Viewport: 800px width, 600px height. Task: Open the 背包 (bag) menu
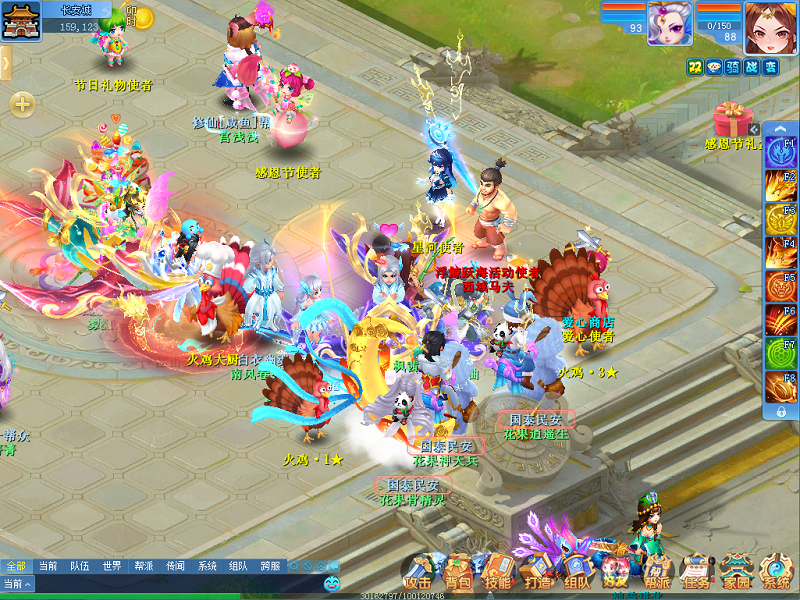tap(459, 574)
